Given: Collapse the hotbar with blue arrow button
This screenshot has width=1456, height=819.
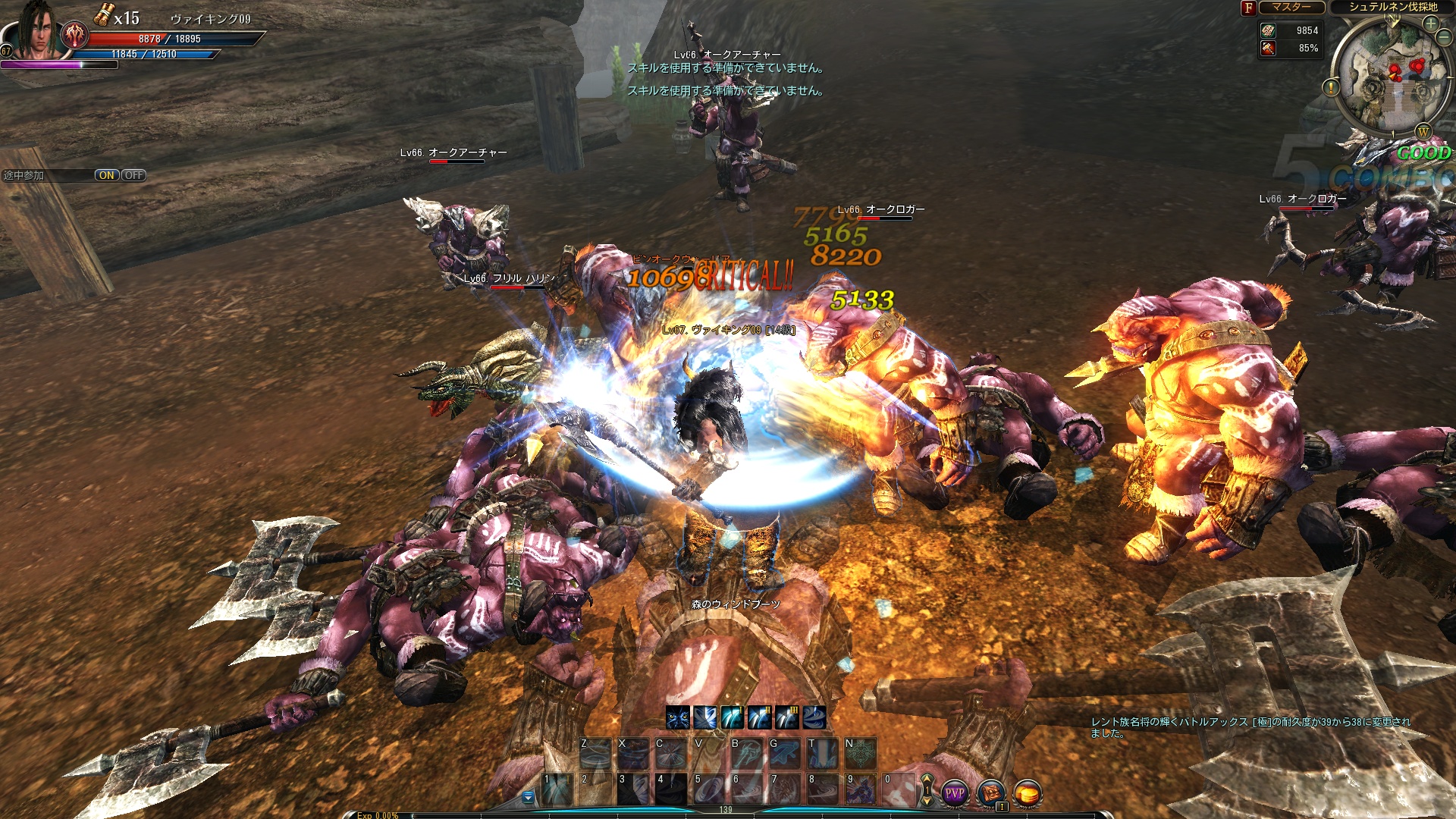Looking at the screenshot, I should tap(529, 798).
